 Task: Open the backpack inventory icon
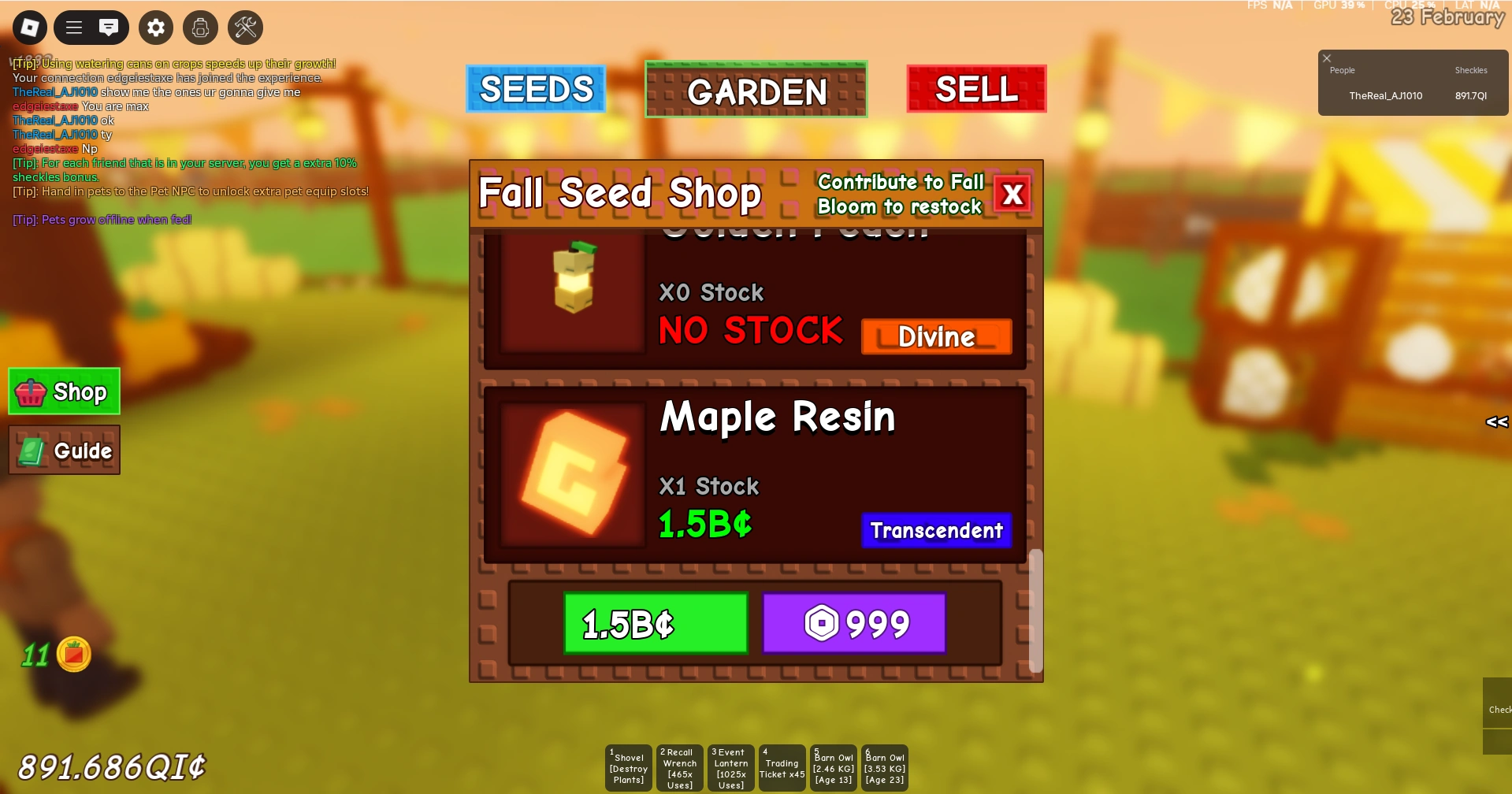[200, 28]
